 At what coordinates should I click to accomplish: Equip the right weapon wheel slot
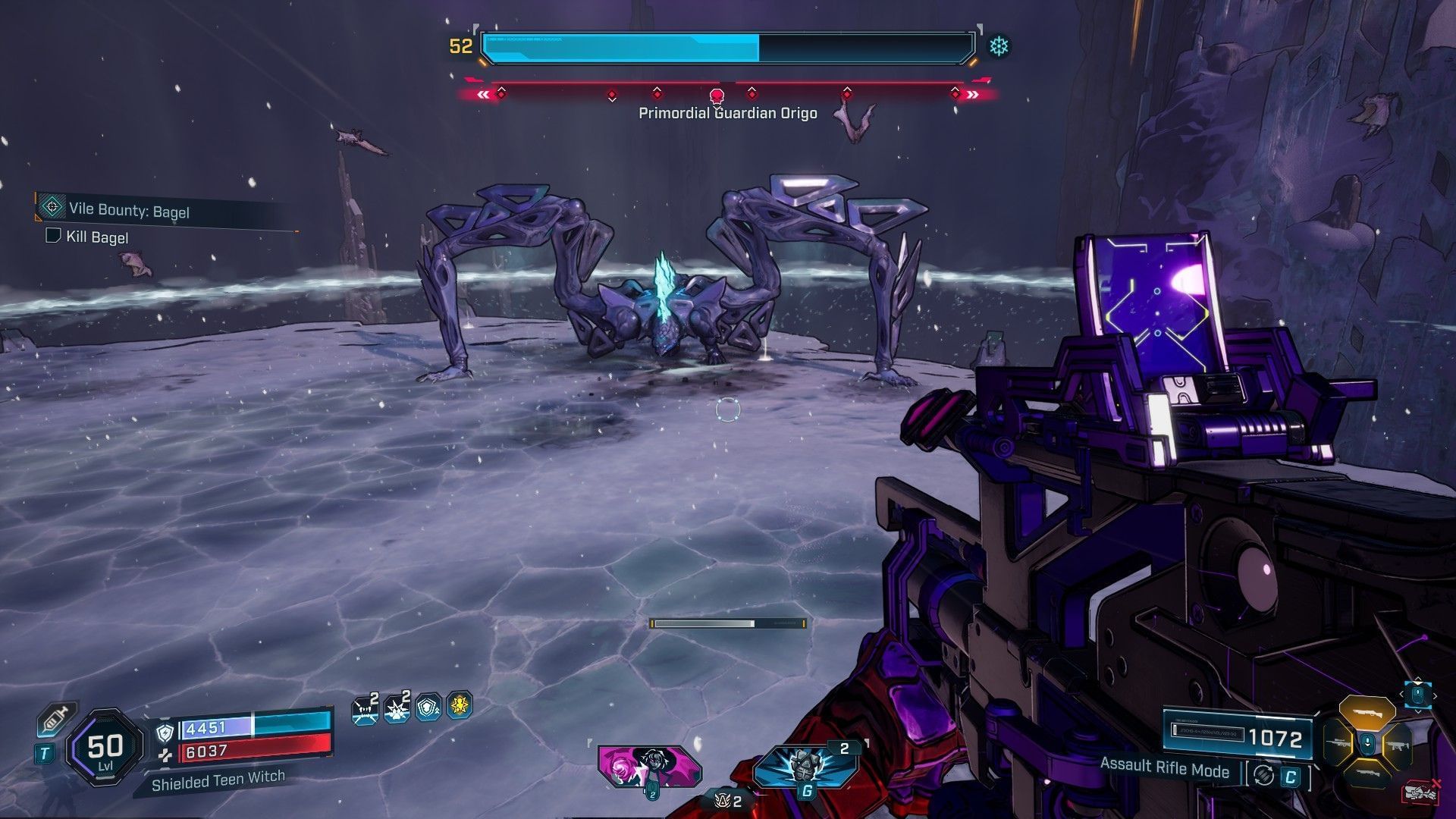click(1396, 745)
